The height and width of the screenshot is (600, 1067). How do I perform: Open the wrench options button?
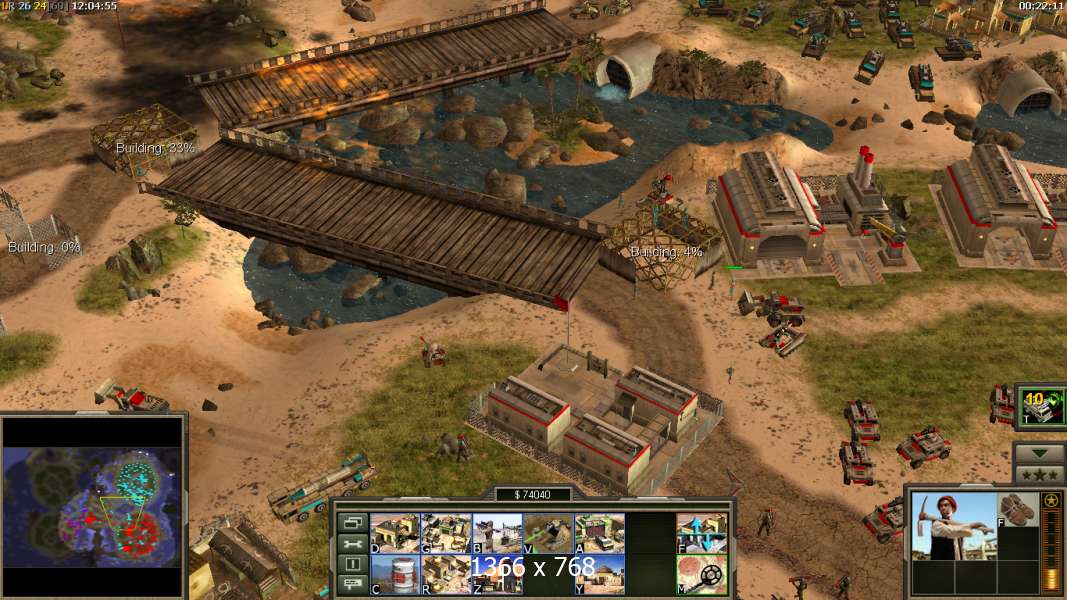tap(352, 543)
